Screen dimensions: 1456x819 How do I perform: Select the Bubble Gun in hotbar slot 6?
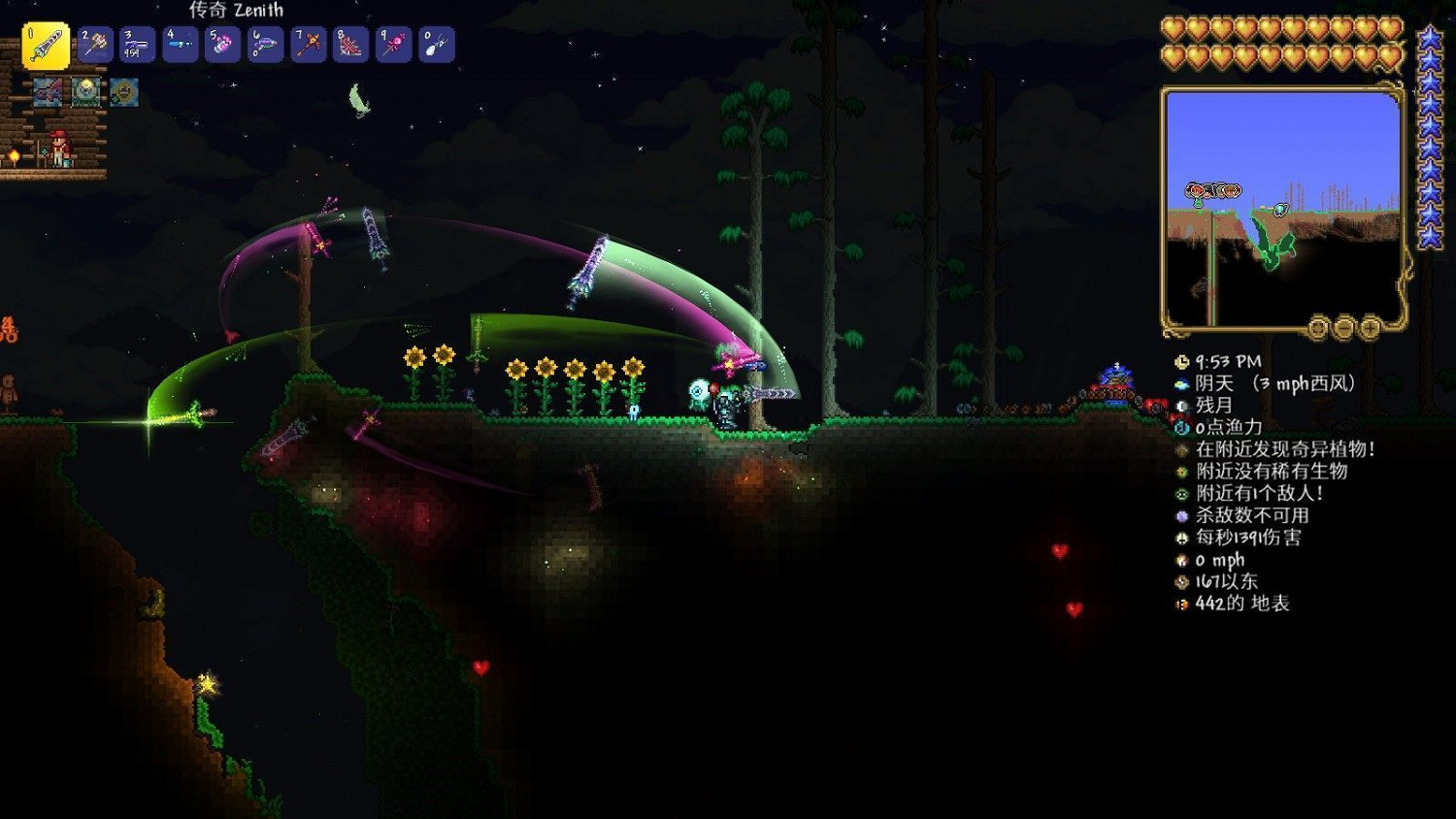(265, 44)
